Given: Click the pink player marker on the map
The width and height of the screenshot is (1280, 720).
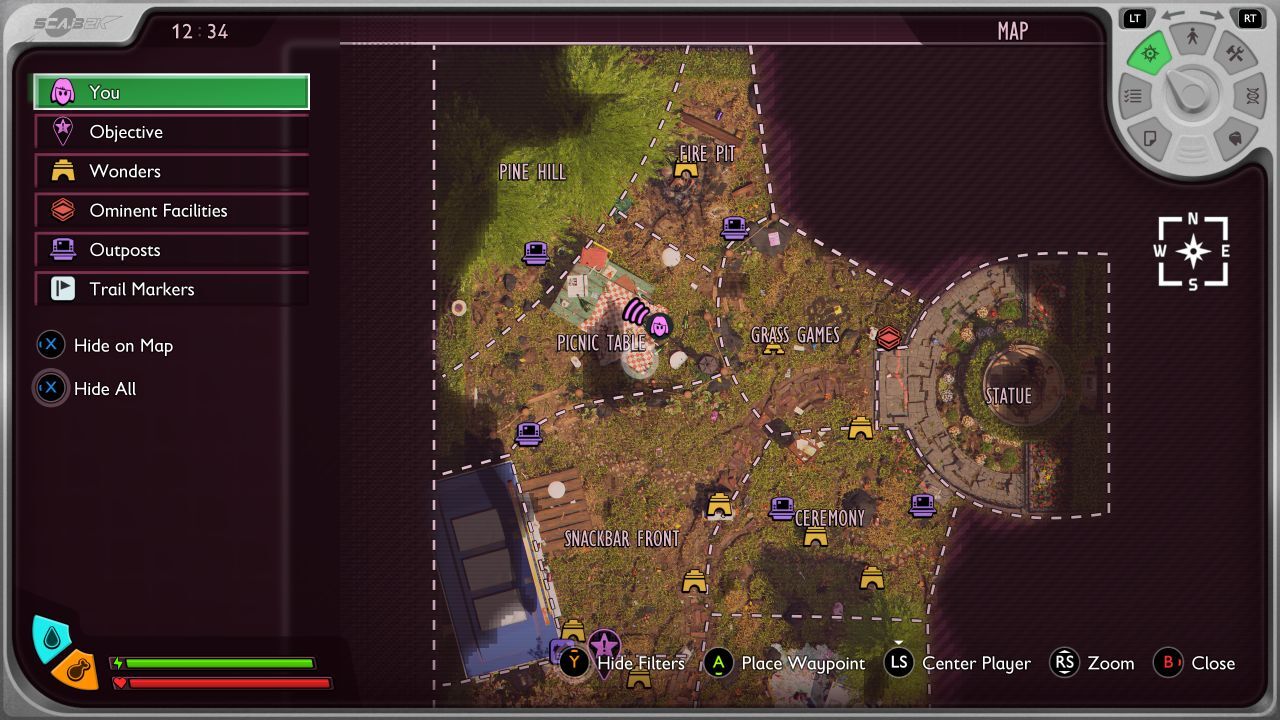Looking at the screenshot, I should click(659, 325).
